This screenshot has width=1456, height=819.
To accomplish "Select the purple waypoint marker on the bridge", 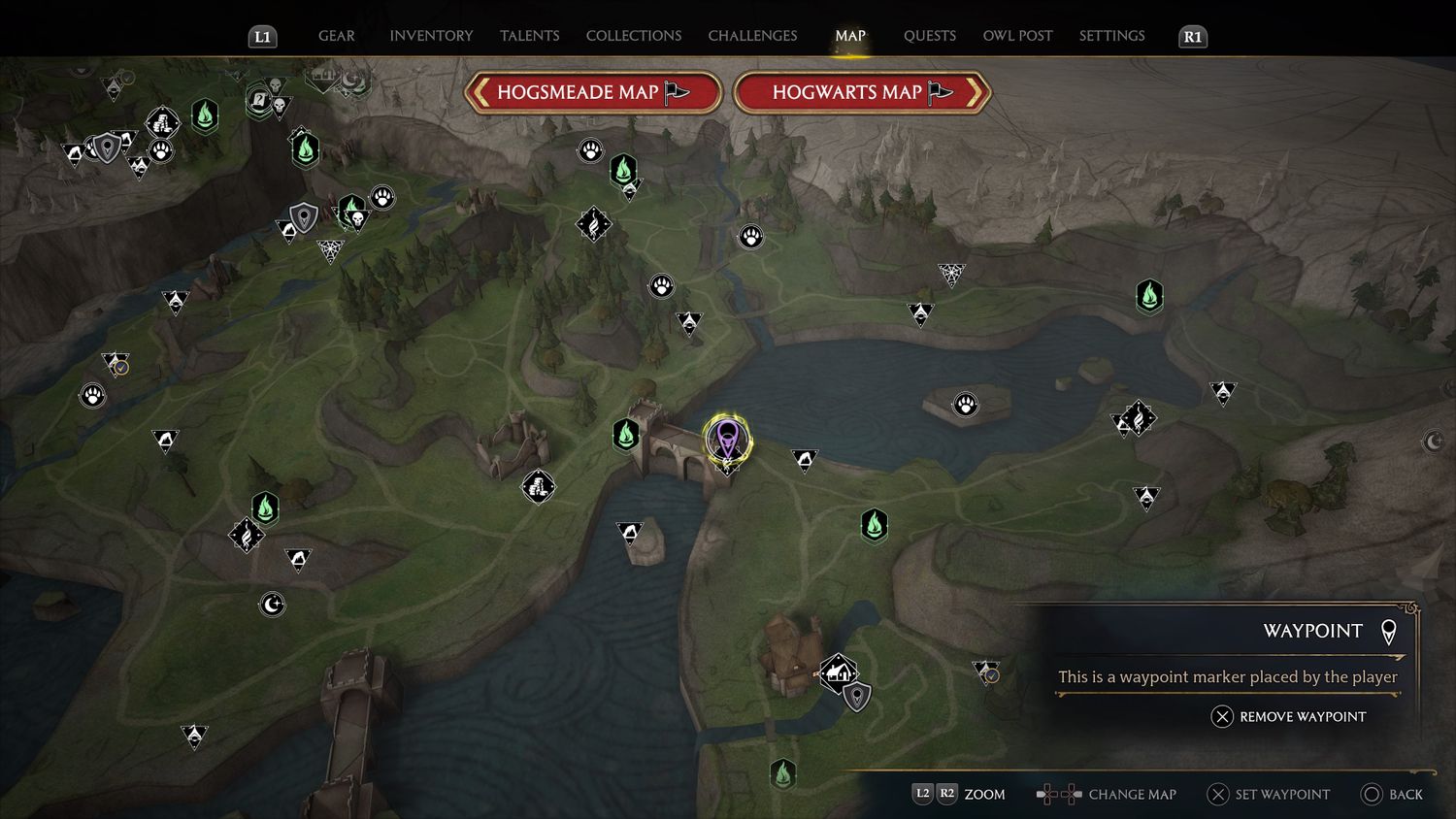I will point(727,439).
